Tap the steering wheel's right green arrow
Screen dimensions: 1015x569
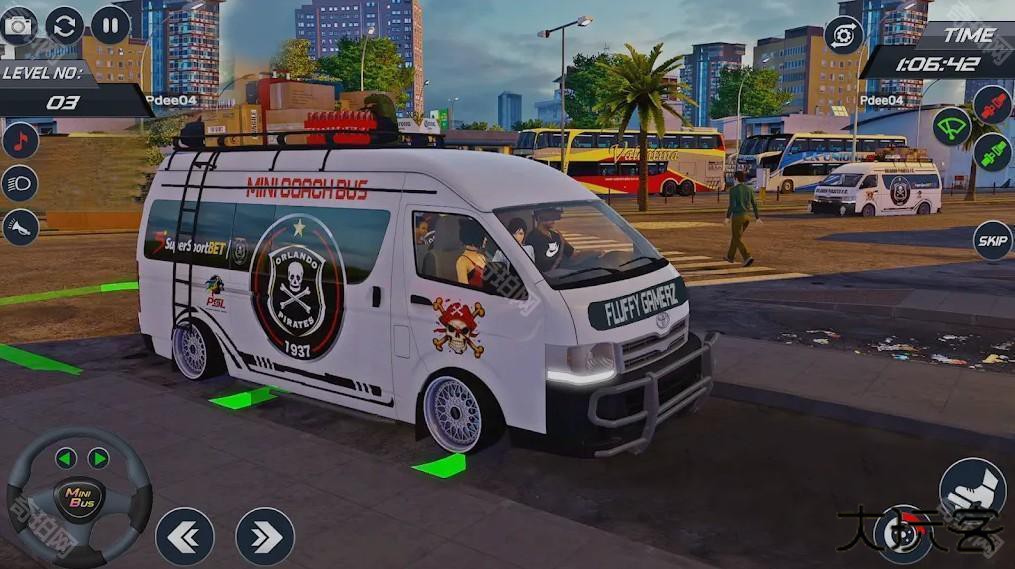coord(98,458)
